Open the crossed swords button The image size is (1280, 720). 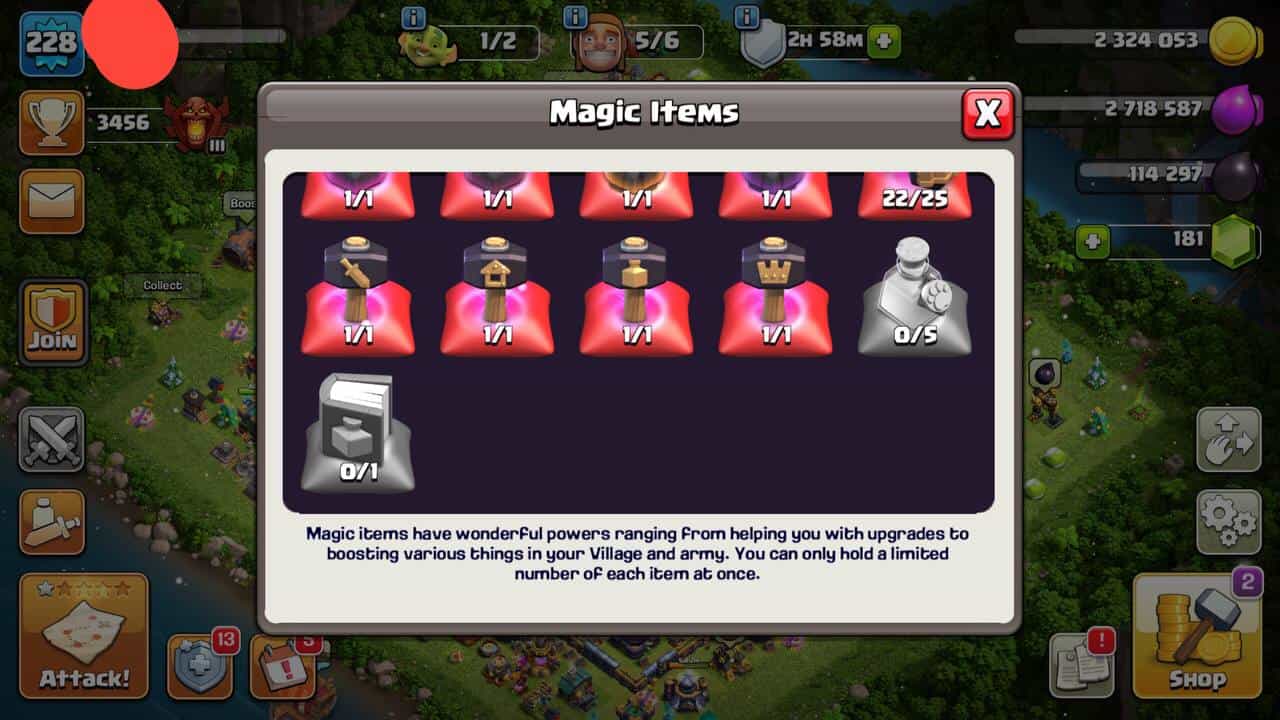click(51, 439)
